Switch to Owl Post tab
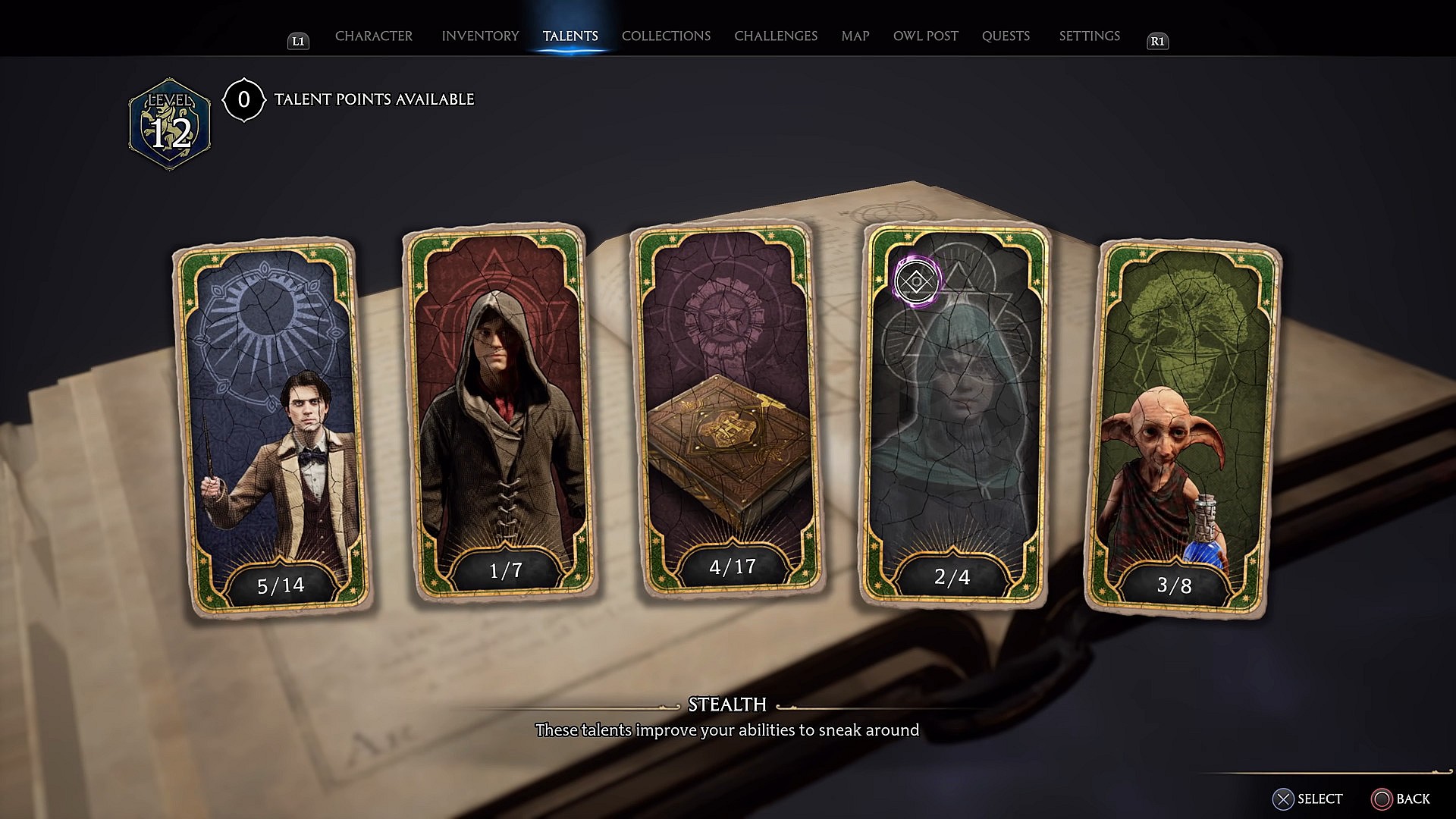The width and height of the screenshot is (1456, 819). tap(925, 36)
